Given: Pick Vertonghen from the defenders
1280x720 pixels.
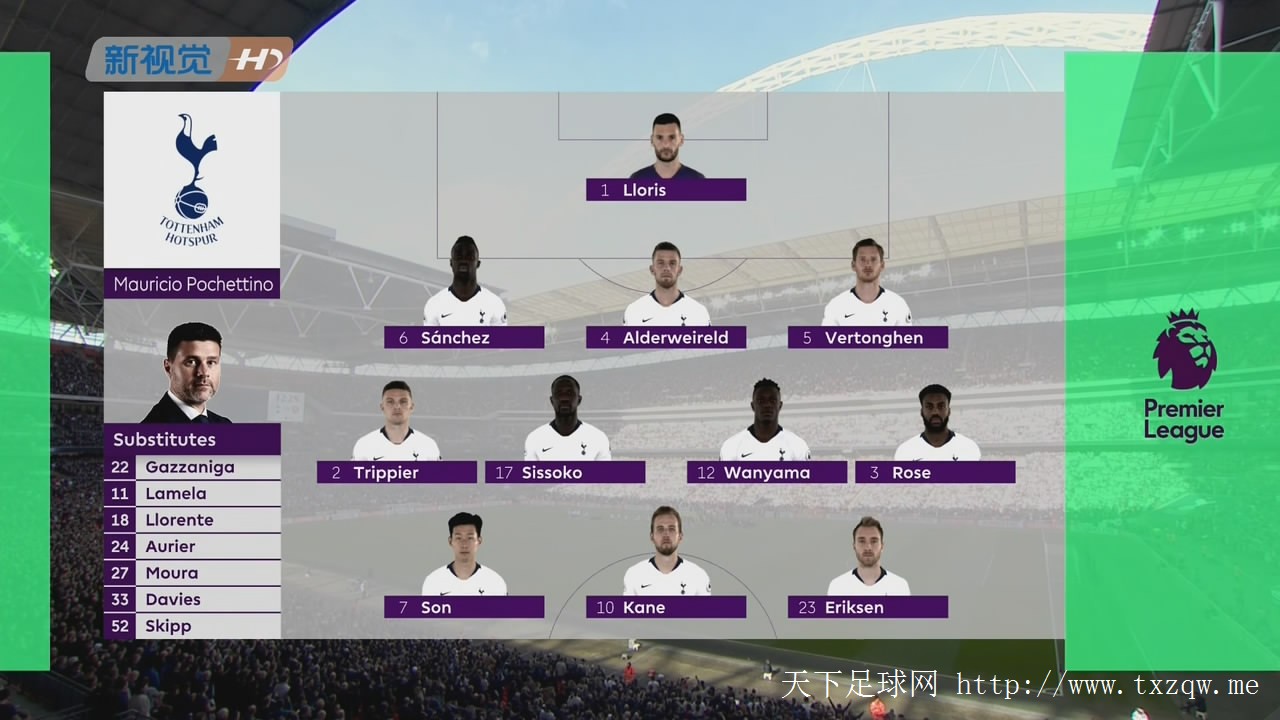Looking at the screenshot, I should (868, 338).
